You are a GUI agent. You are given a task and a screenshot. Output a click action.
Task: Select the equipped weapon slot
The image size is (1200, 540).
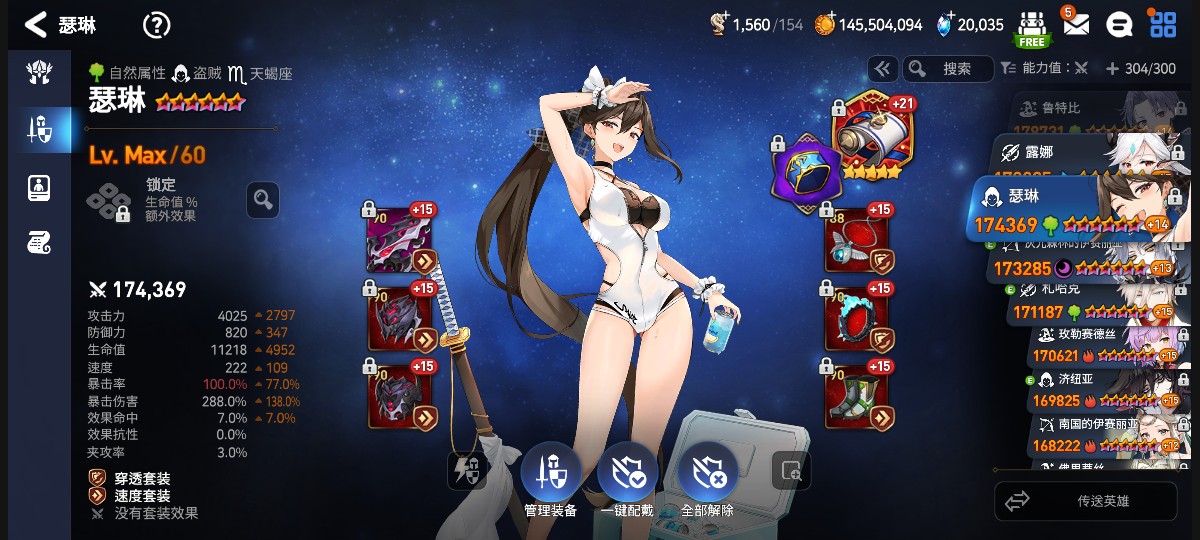point(400,241)
